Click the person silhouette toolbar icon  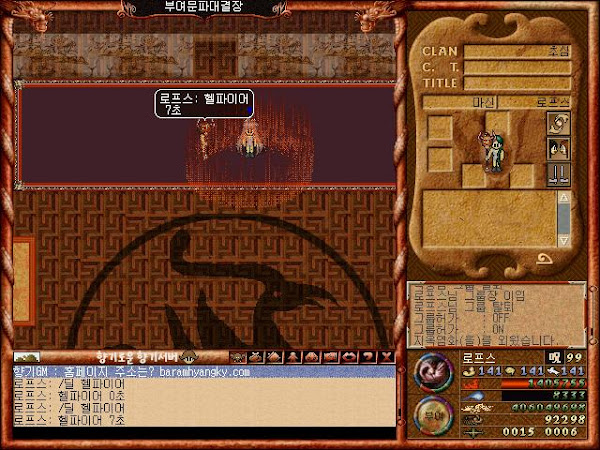tap(294, 356)
